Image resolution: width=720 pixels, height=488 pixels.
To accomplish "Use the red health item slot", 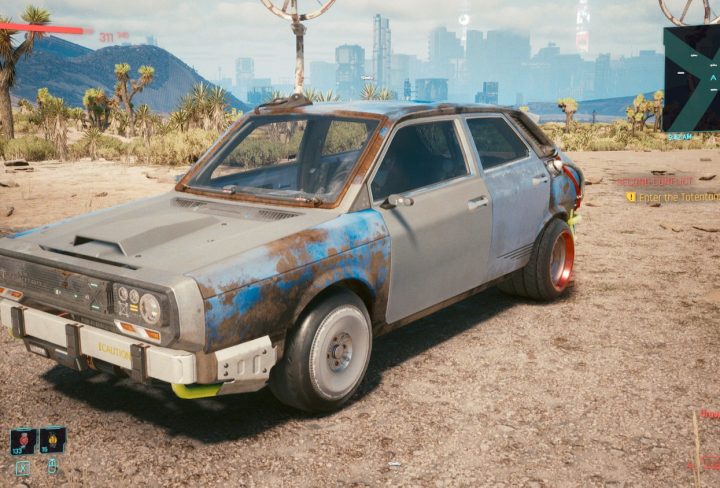I will coord(23,440).
